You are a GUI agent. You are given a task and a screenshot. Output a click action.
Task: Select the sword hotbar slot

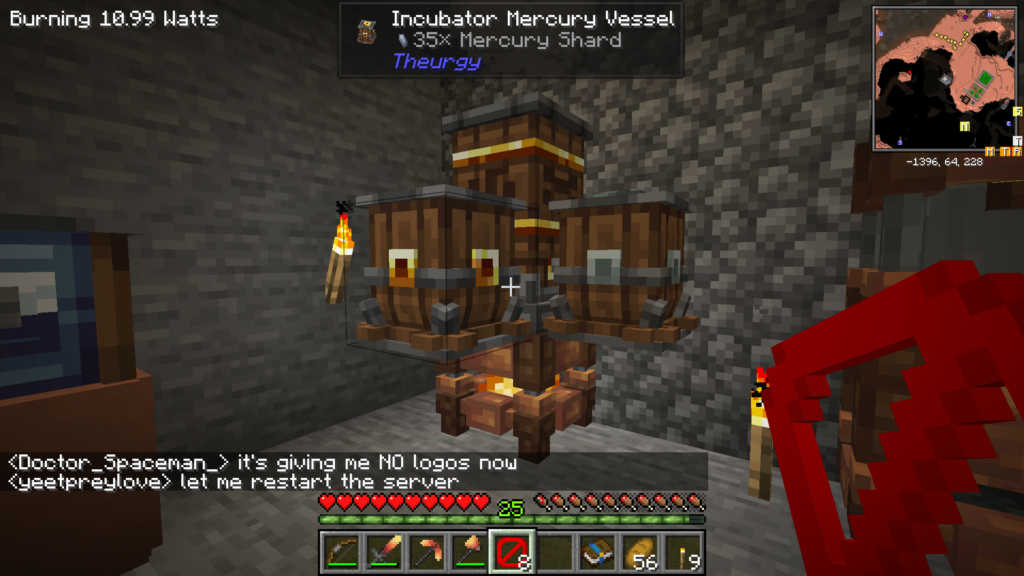382,552
